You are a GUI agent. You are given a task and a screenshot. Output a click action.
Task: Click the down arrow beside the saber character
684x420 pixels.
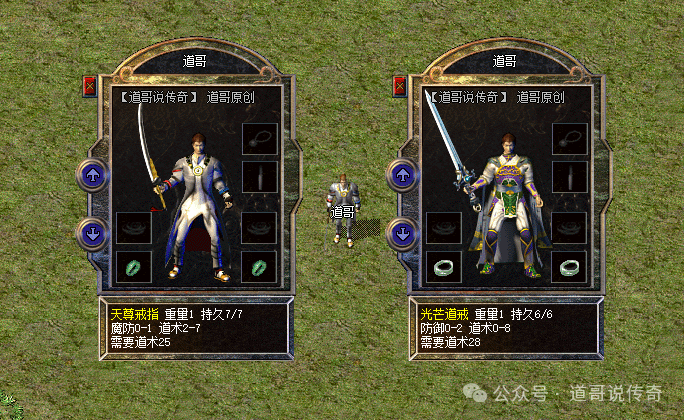[92, 234]
